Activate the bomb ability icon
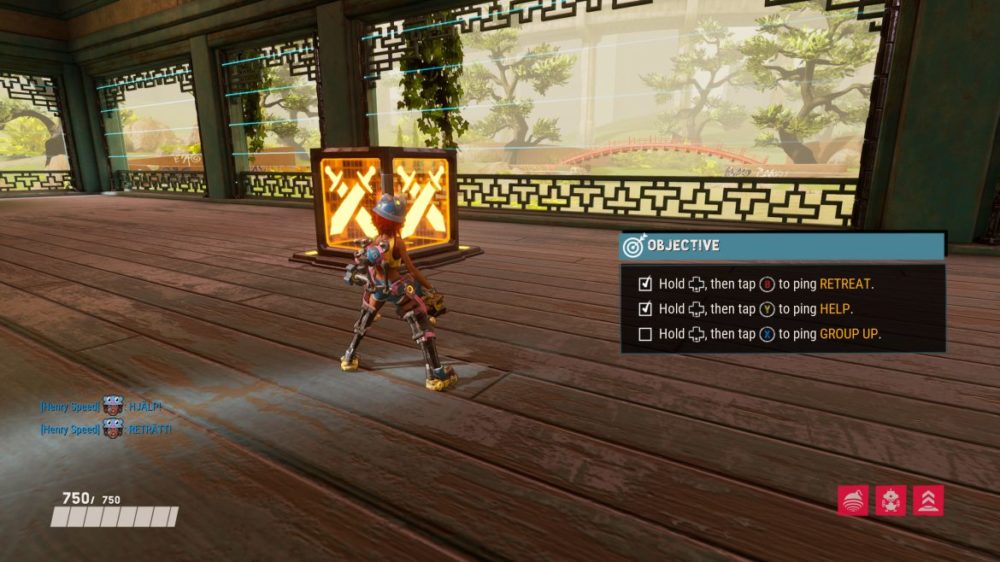The image size is (1000, 562). (x=853, y=500)
